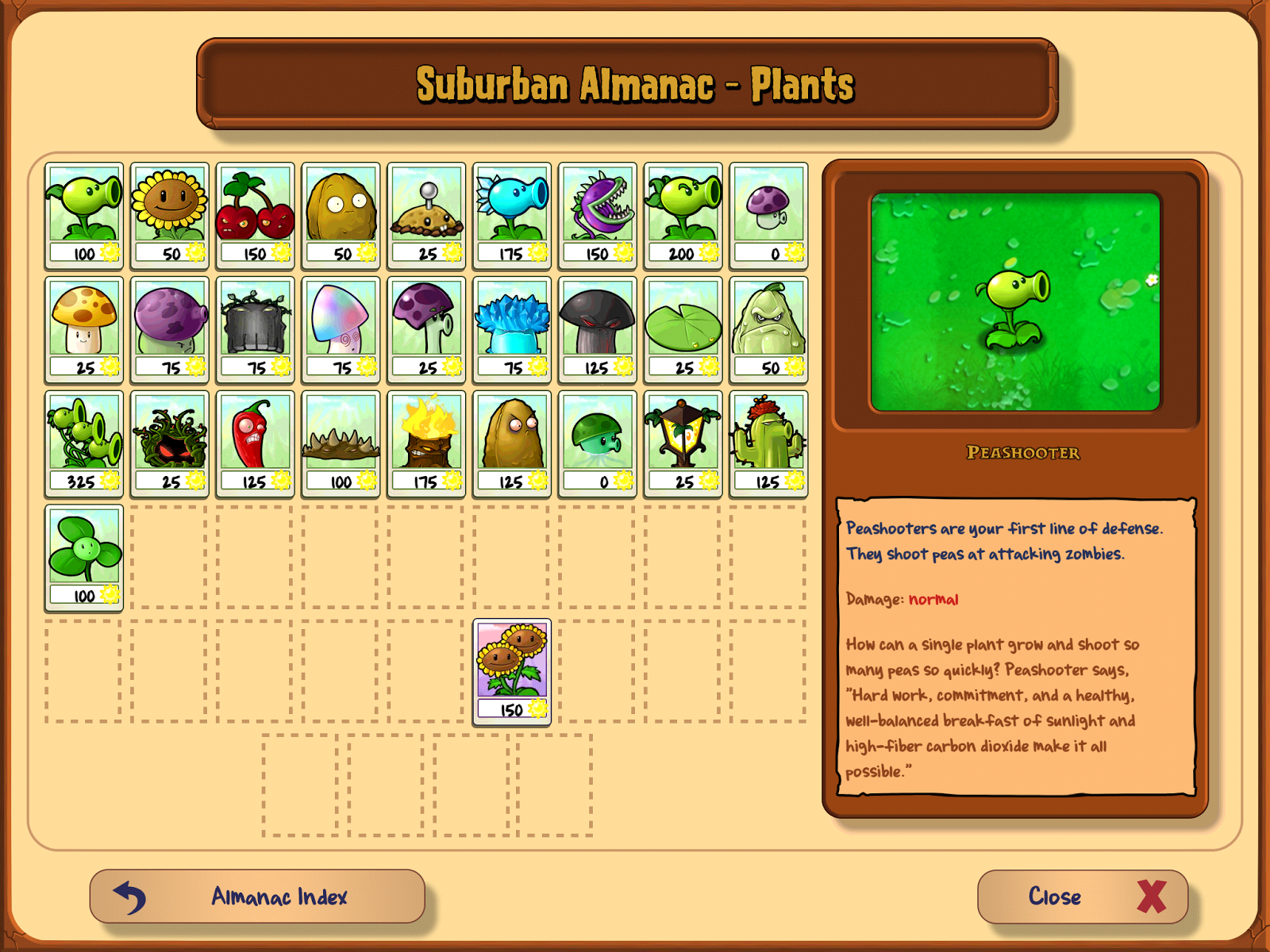The image size is (1270, 952).
Task: Select the Lily Pad card
Action: click(683, 328)
